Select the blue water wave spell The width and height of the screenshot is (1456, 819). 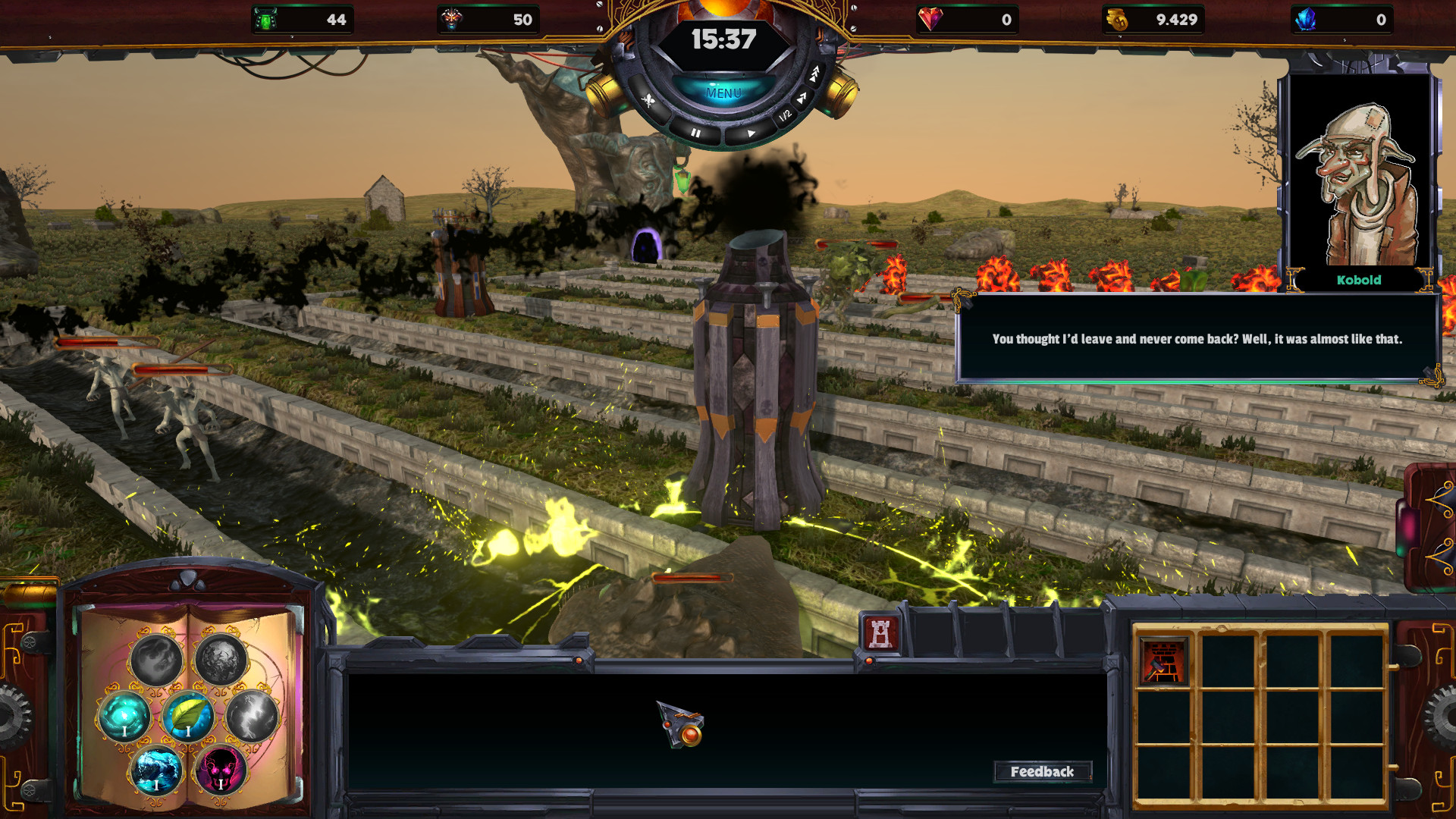coord(155,772)
